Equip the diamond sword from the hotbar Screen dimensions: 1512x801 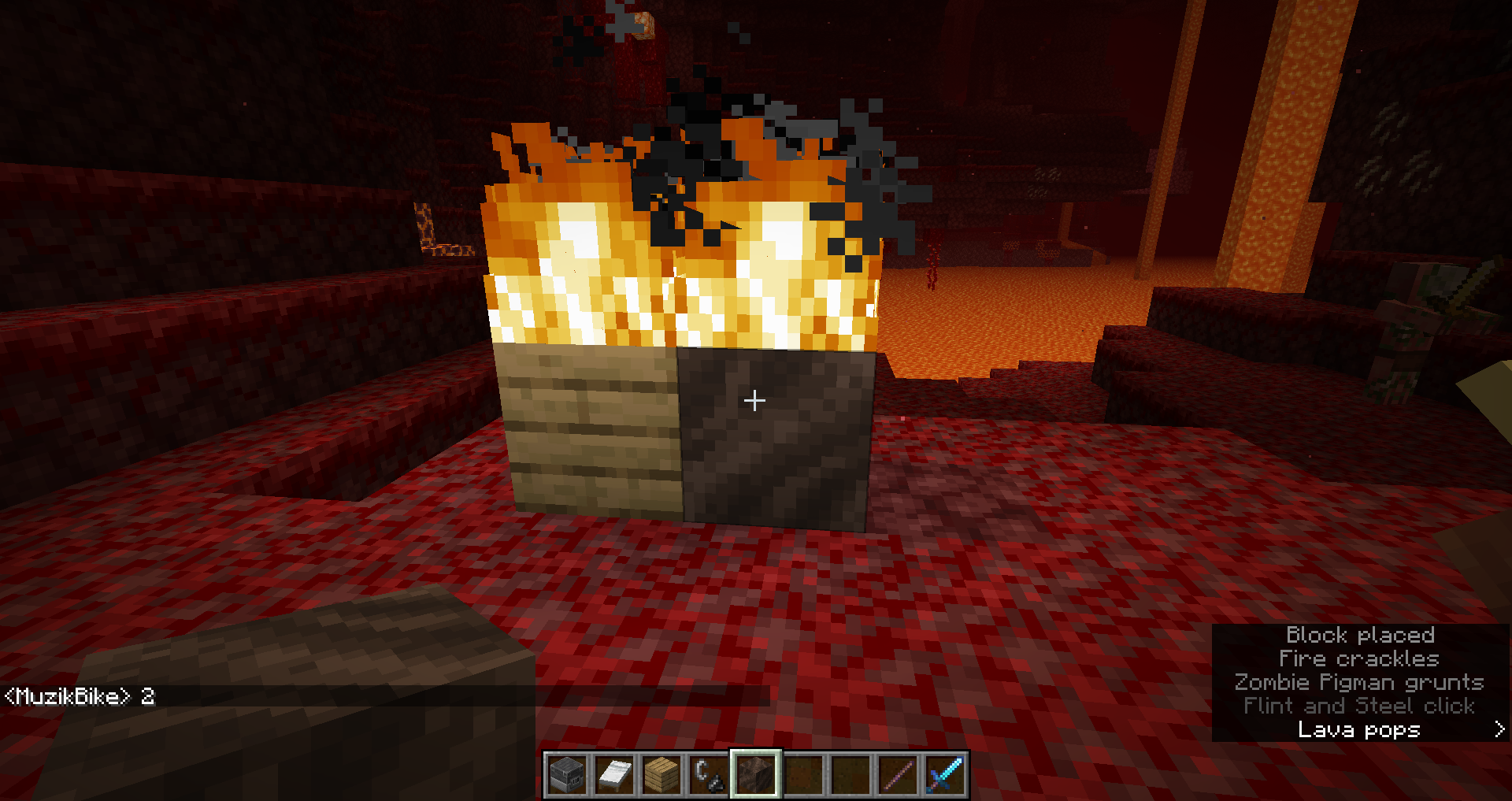click(945, 774)
